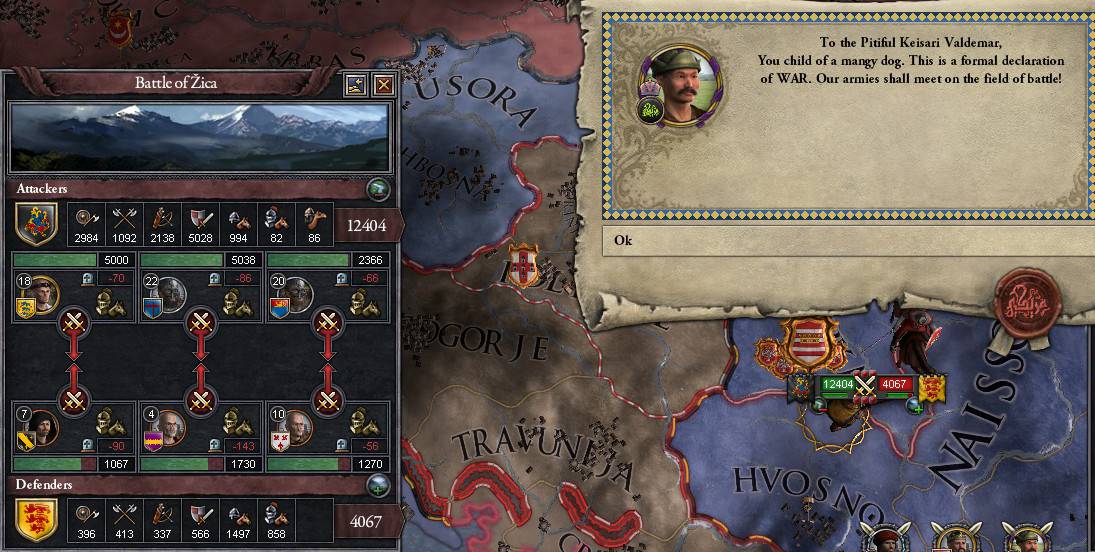
Task: Close the Battle of Žica panel
Action: coord(382,85)
